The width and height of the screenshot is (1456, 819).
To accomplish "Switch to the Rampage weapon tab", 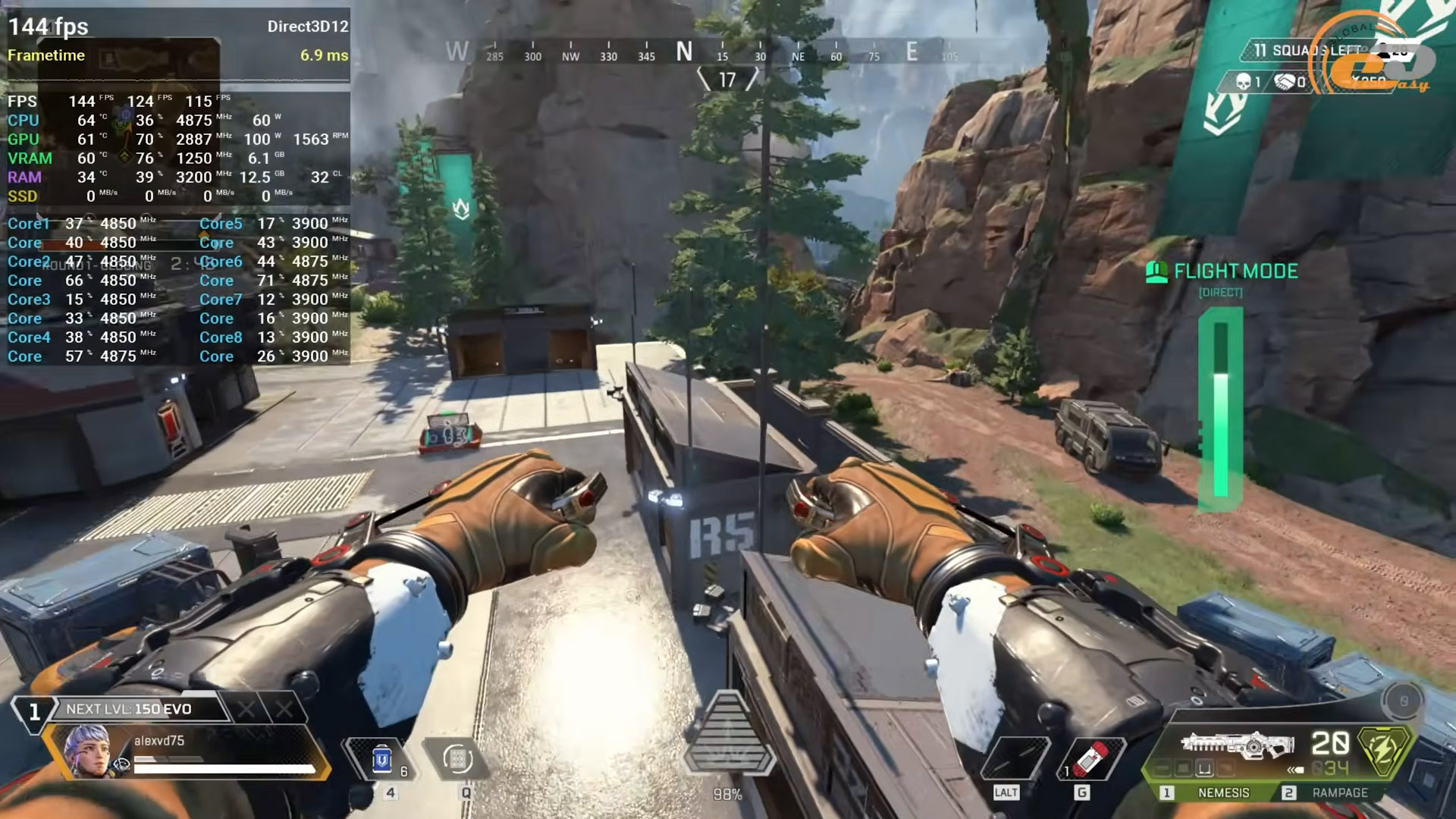I will pyautogui.click(x=1339, y=792).
